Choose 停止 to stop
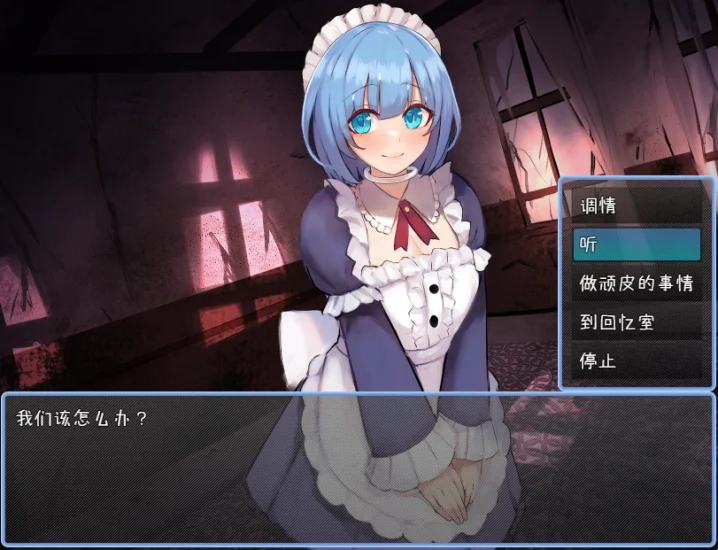The height and width of the screenshot is (550, 718). point(636,361)
